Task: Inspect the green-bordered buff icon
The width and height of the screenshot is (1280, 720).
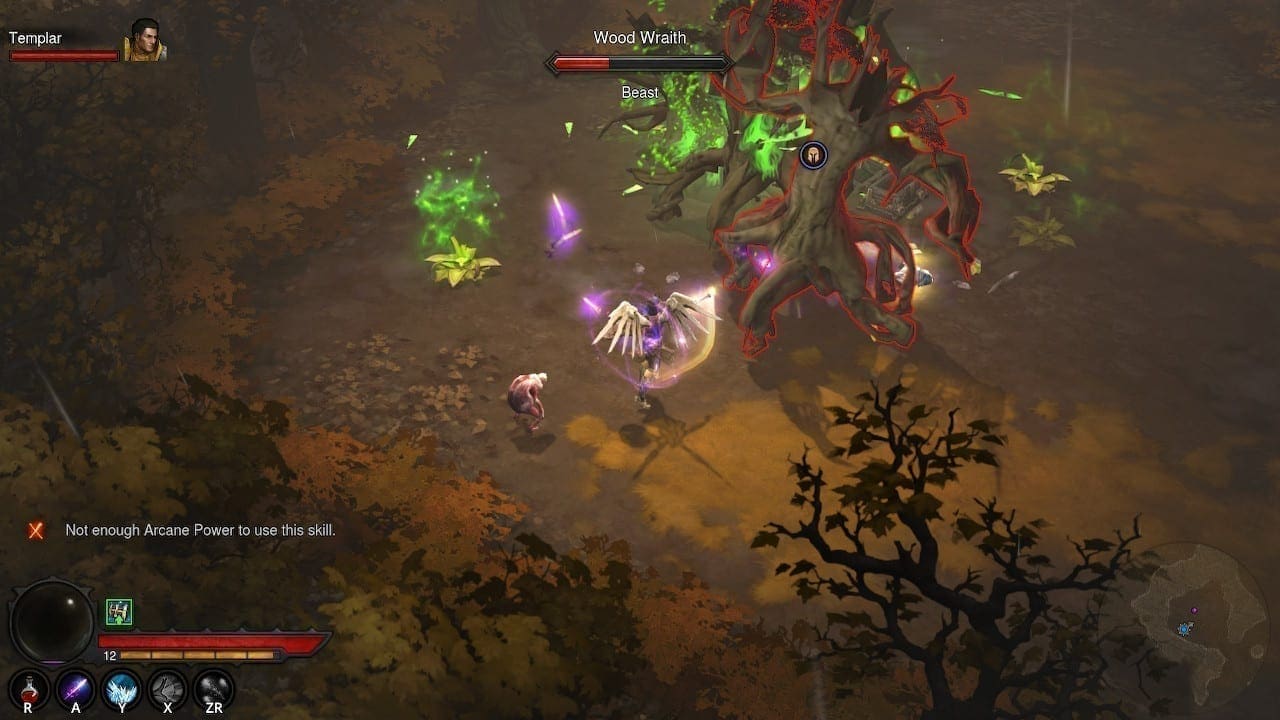Action: [x=119, y=612]
